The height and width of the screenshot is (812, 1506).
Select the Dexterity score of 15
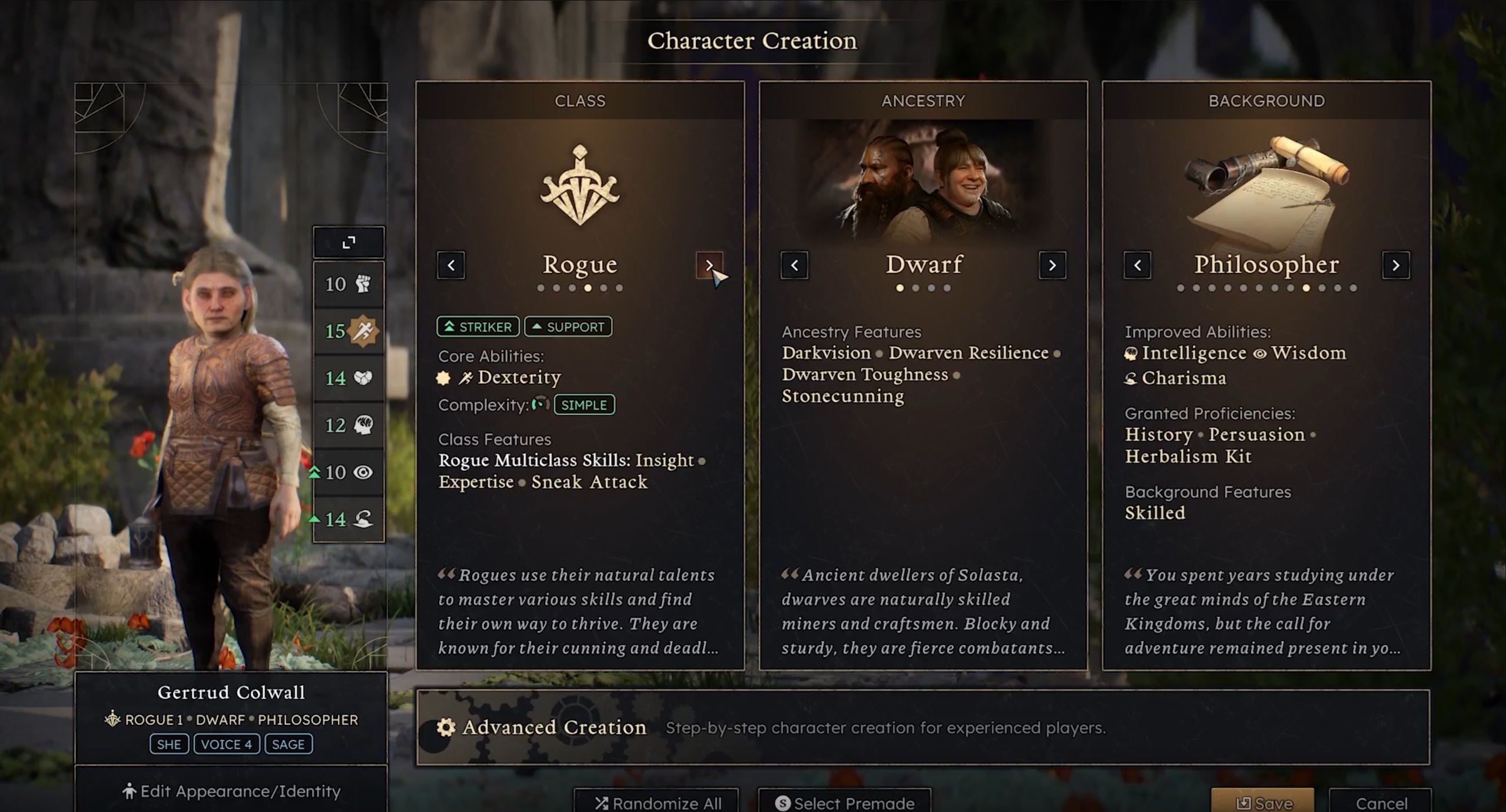point(349,331)
